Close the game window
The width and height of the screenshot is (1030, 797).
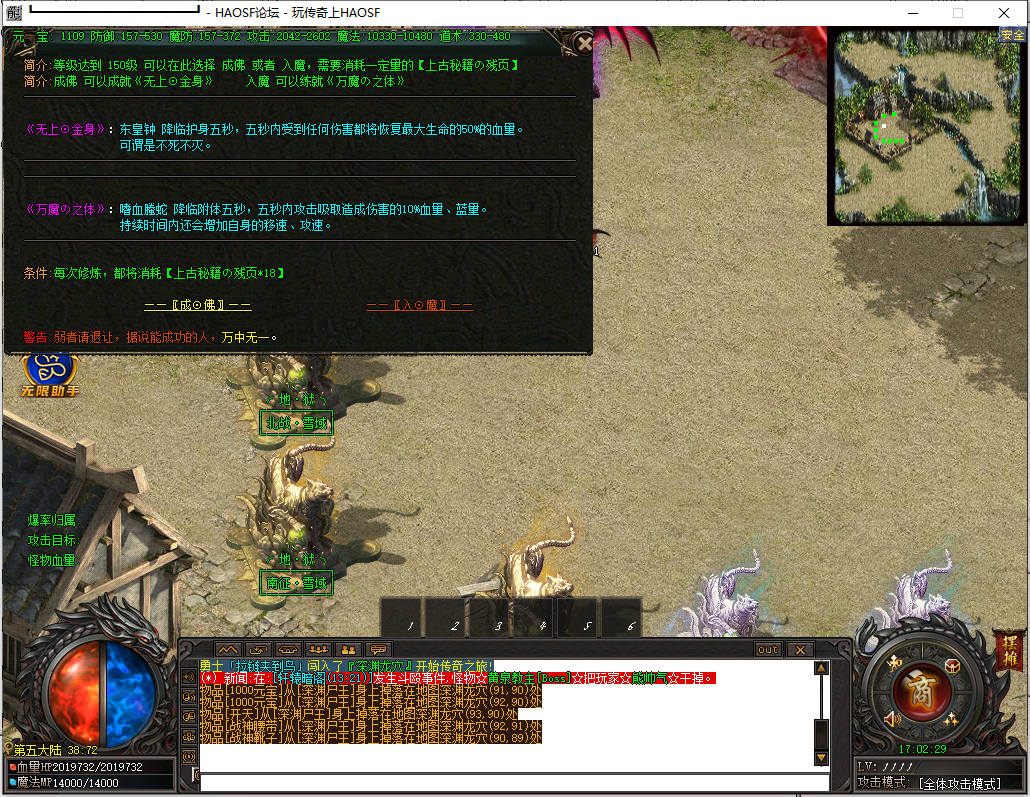pos(1004,13)
